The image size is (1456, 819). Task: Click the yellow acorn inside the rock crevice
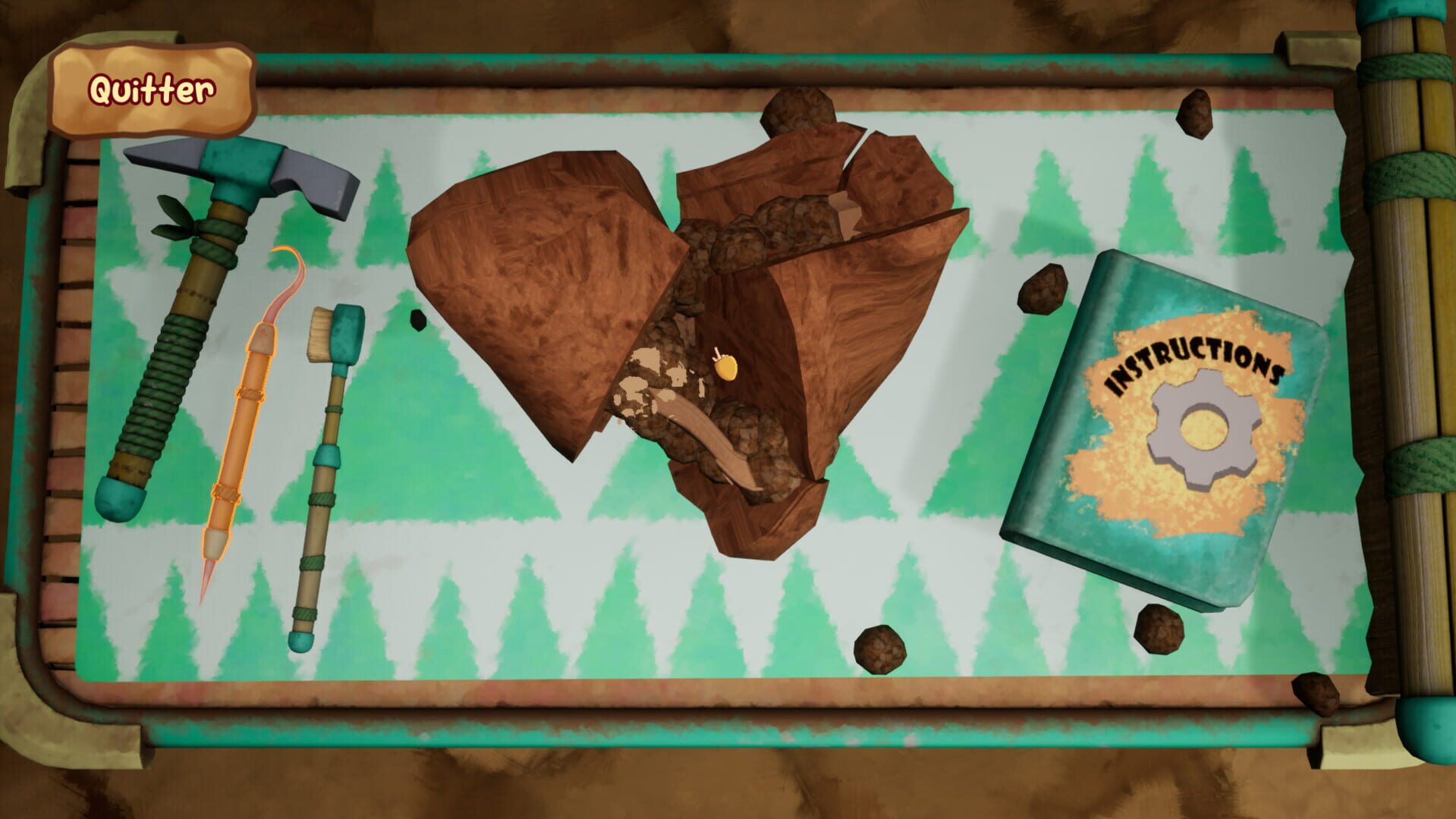(x=726, y=368)
